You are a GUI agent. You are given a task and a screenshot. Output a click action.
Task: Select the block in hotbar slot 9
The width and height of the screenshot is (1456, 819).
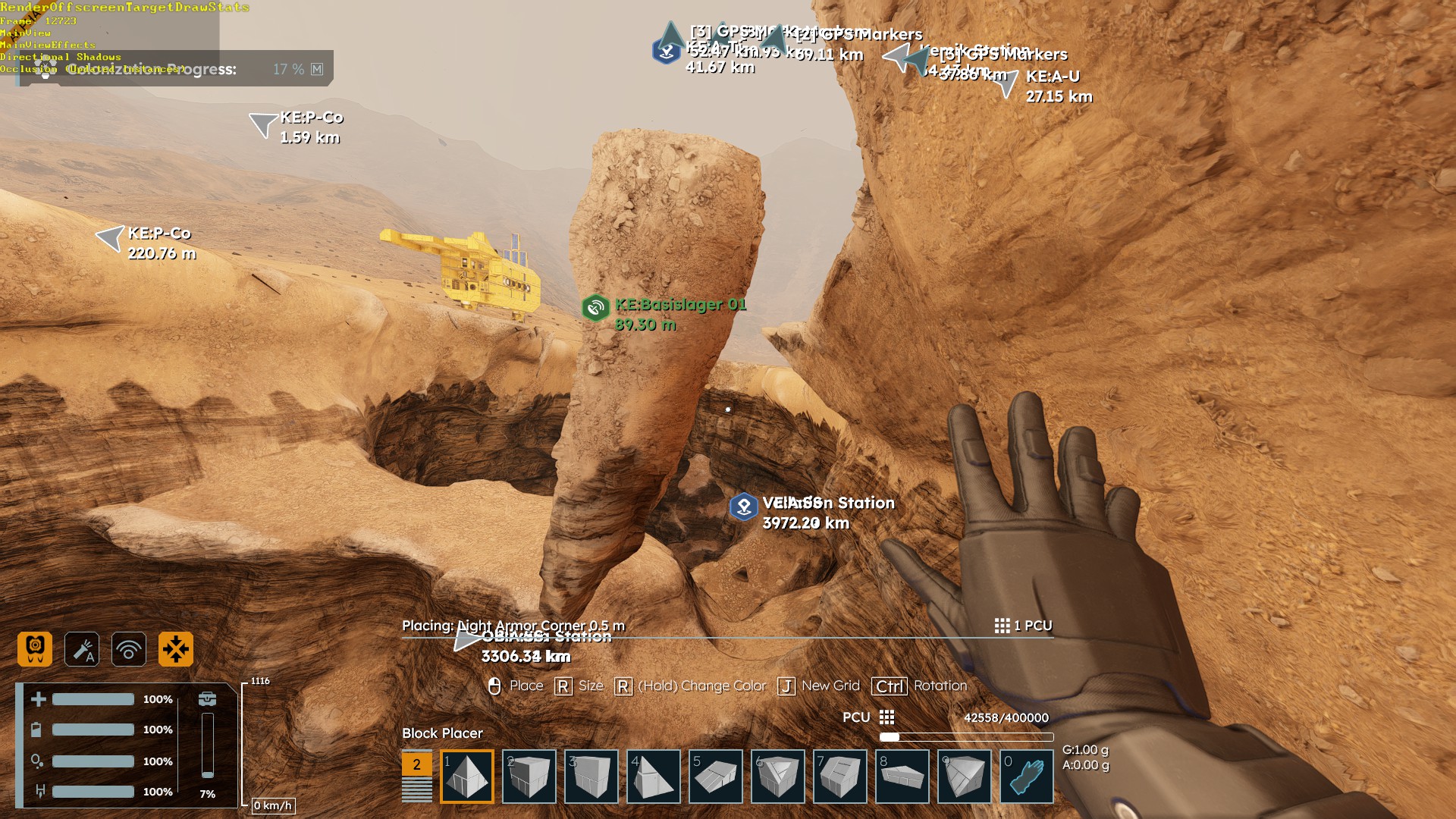tap(965, 777)
